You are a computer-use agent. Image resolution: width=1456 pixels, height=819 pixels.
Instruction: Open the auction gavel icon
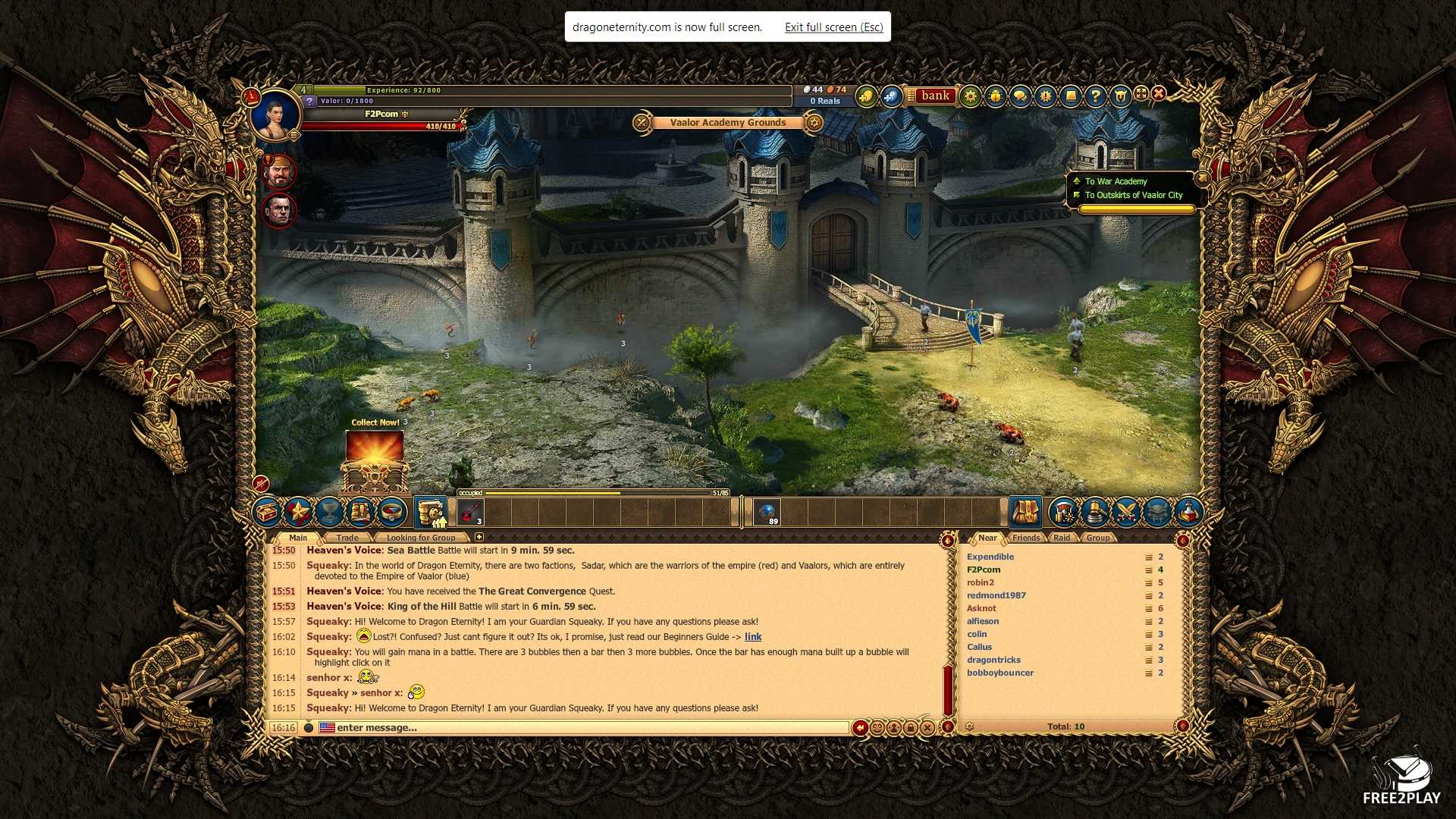1095,513
